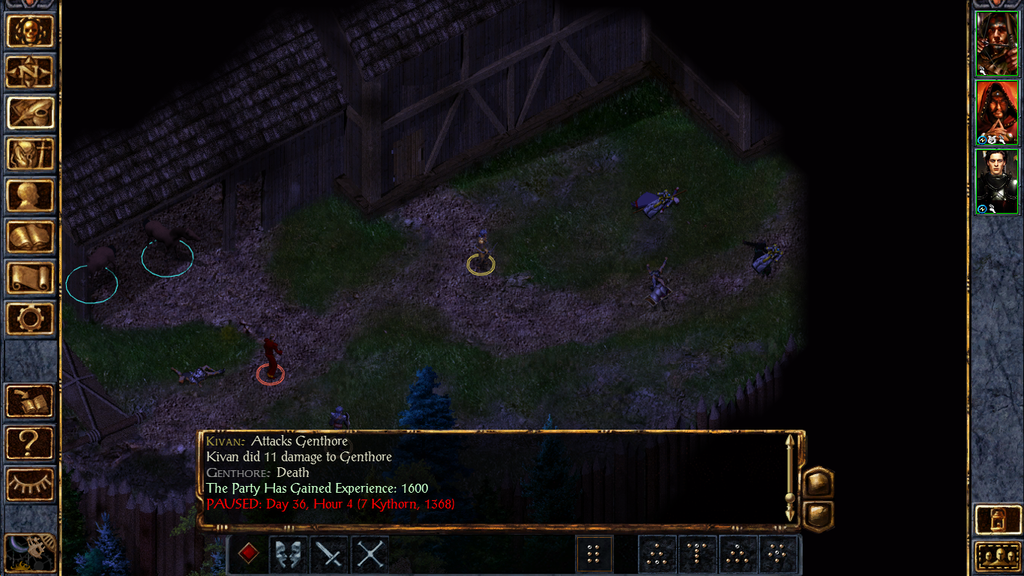The height and width of the screenshot is (576, 1024).
Task: Click the skull return-to-game button
Action: pyautogui.click(x=30, y=31)
